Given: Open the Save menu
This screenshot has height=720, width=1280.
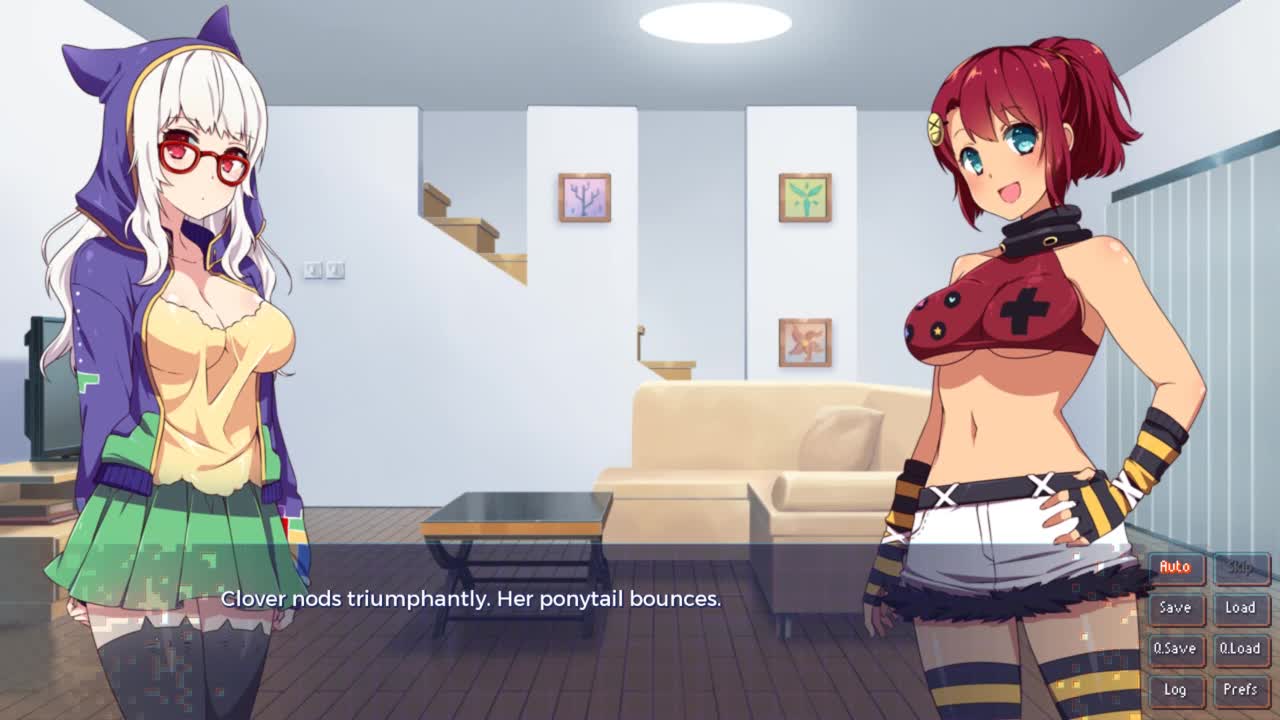Looking at the screenshot, I should [x=1175, y=608].
